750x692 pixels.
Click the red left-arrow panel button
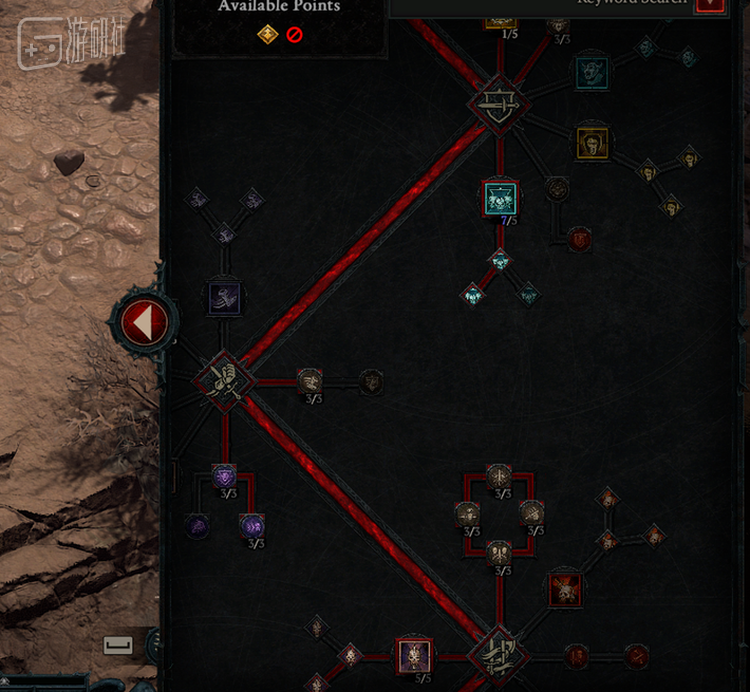pos(146,322)
